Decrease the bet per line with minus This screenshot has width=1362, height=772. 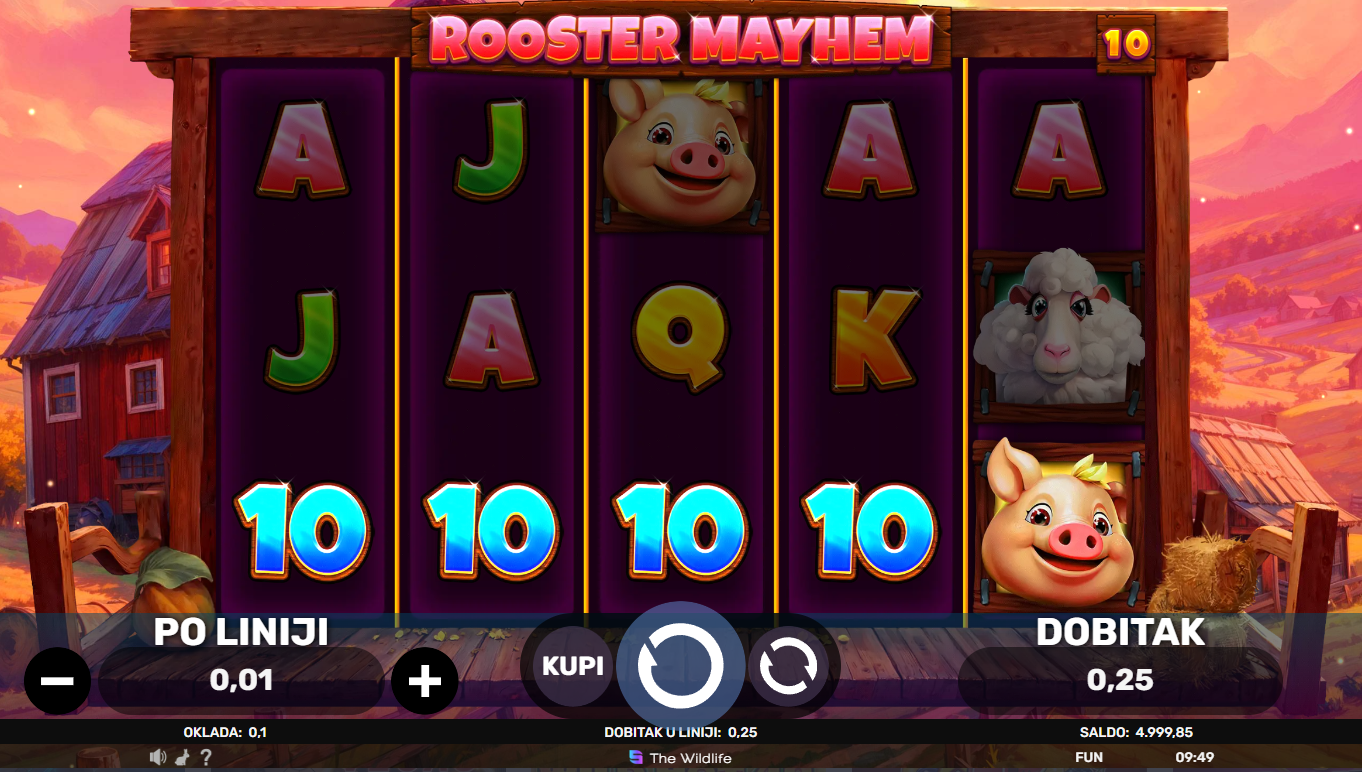point(57,680)
